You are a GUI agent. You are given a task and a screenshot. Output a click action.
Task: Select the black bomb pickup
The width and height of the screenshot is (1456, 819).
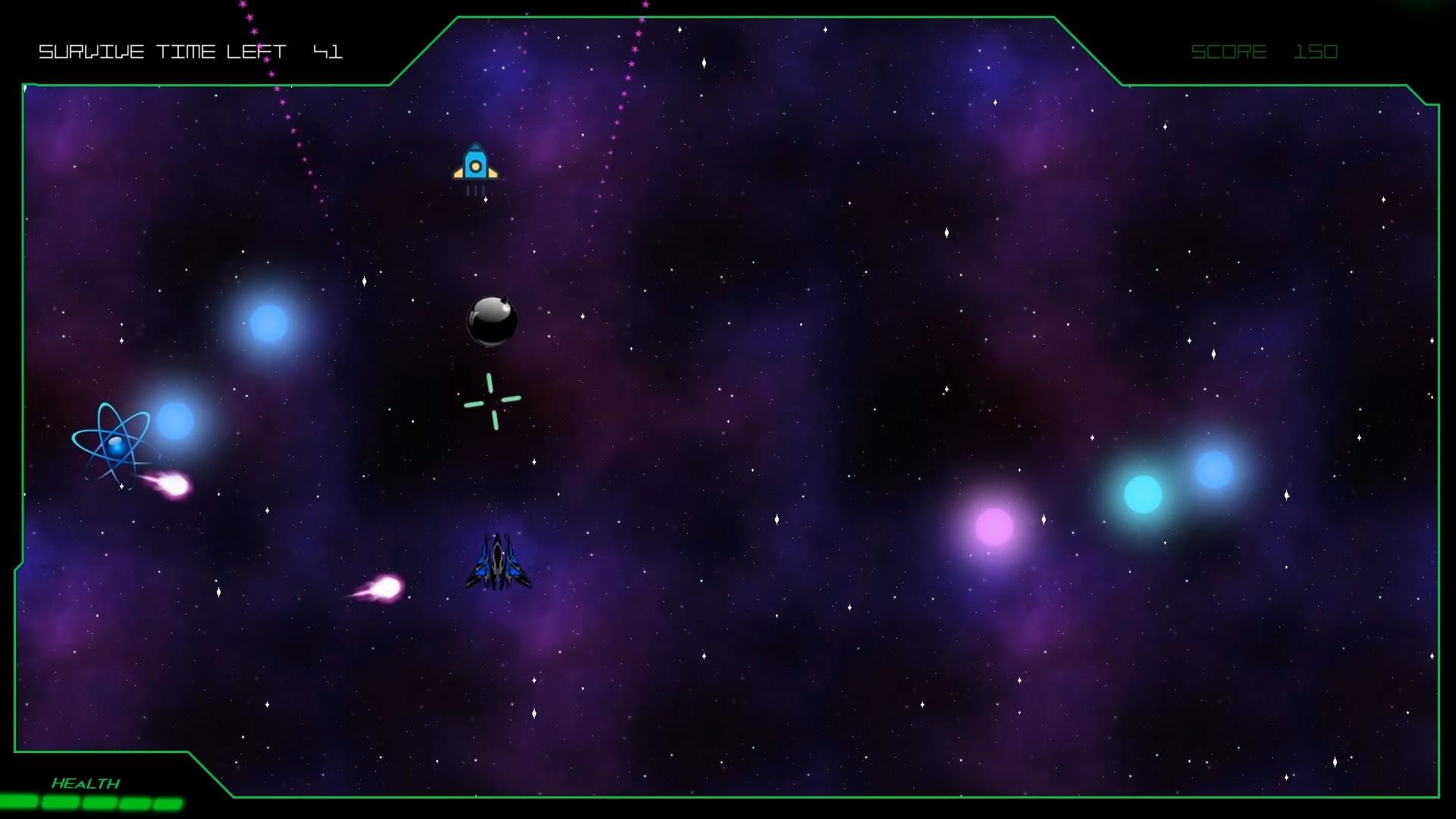493,321
